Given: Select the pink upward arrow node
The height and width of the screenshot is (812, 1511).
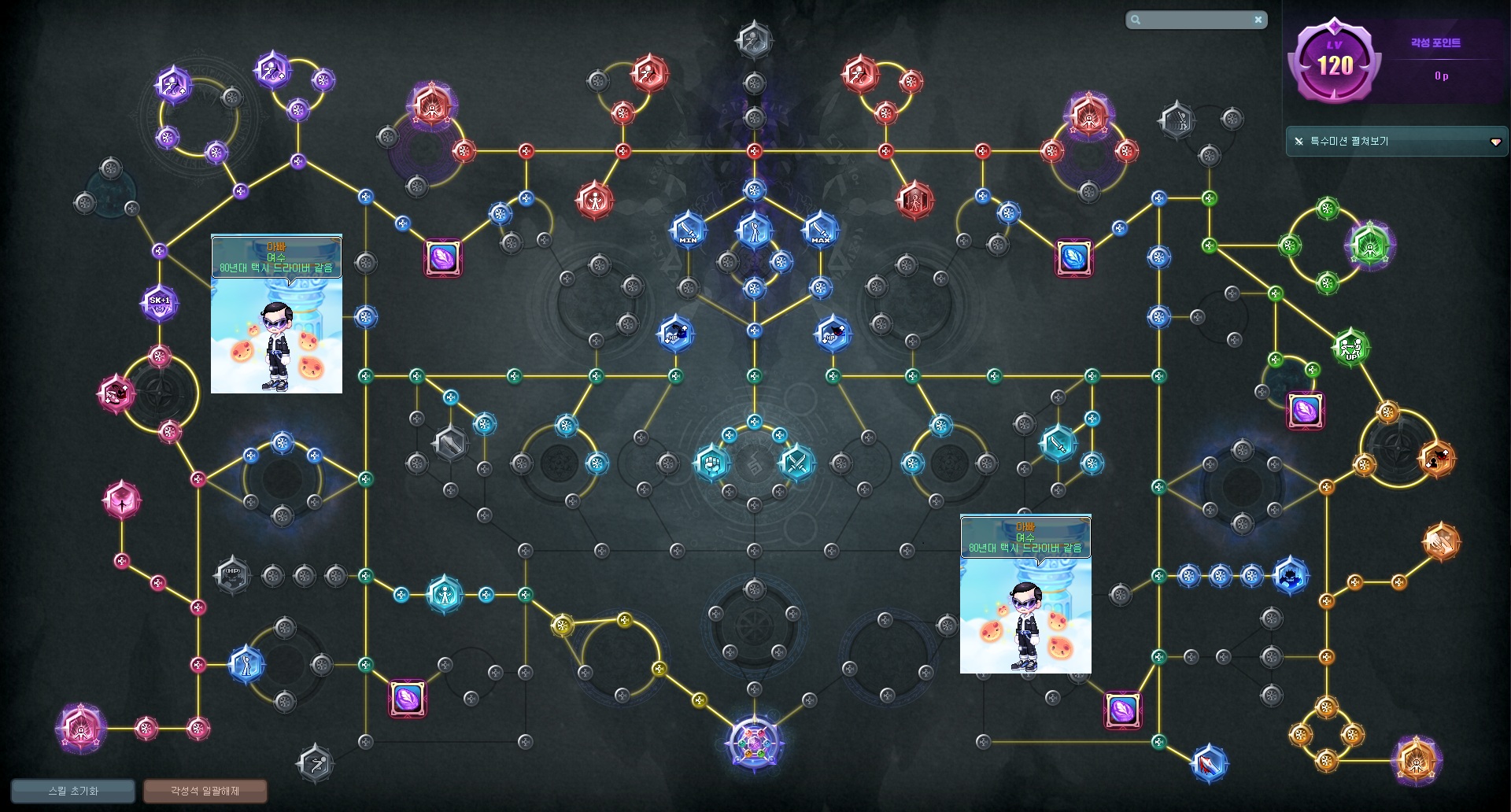Looking at the screenshot, I should 122,500.
